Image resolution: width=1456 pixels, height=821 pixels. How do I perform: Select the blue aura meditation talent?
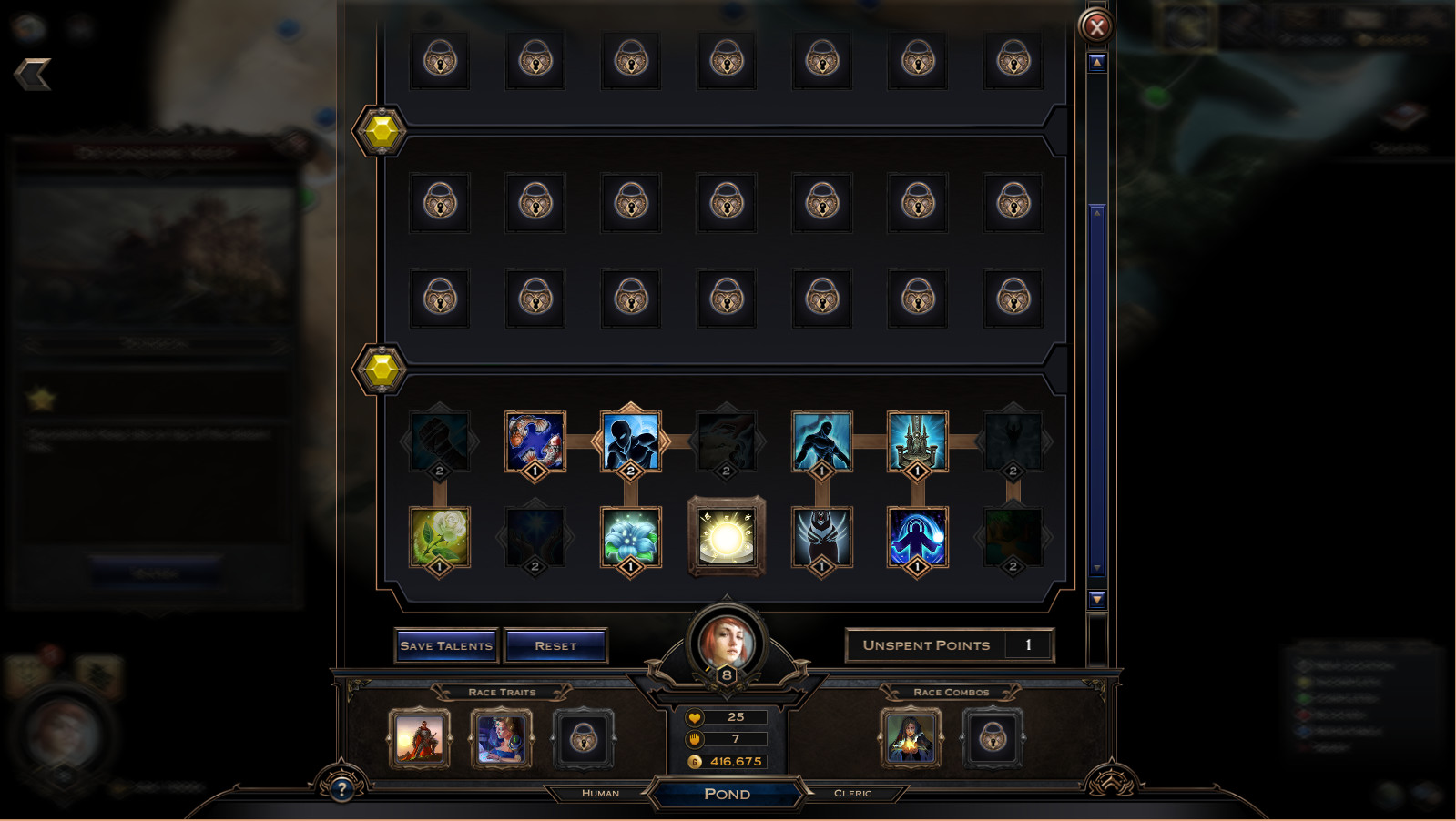point(917,536)
